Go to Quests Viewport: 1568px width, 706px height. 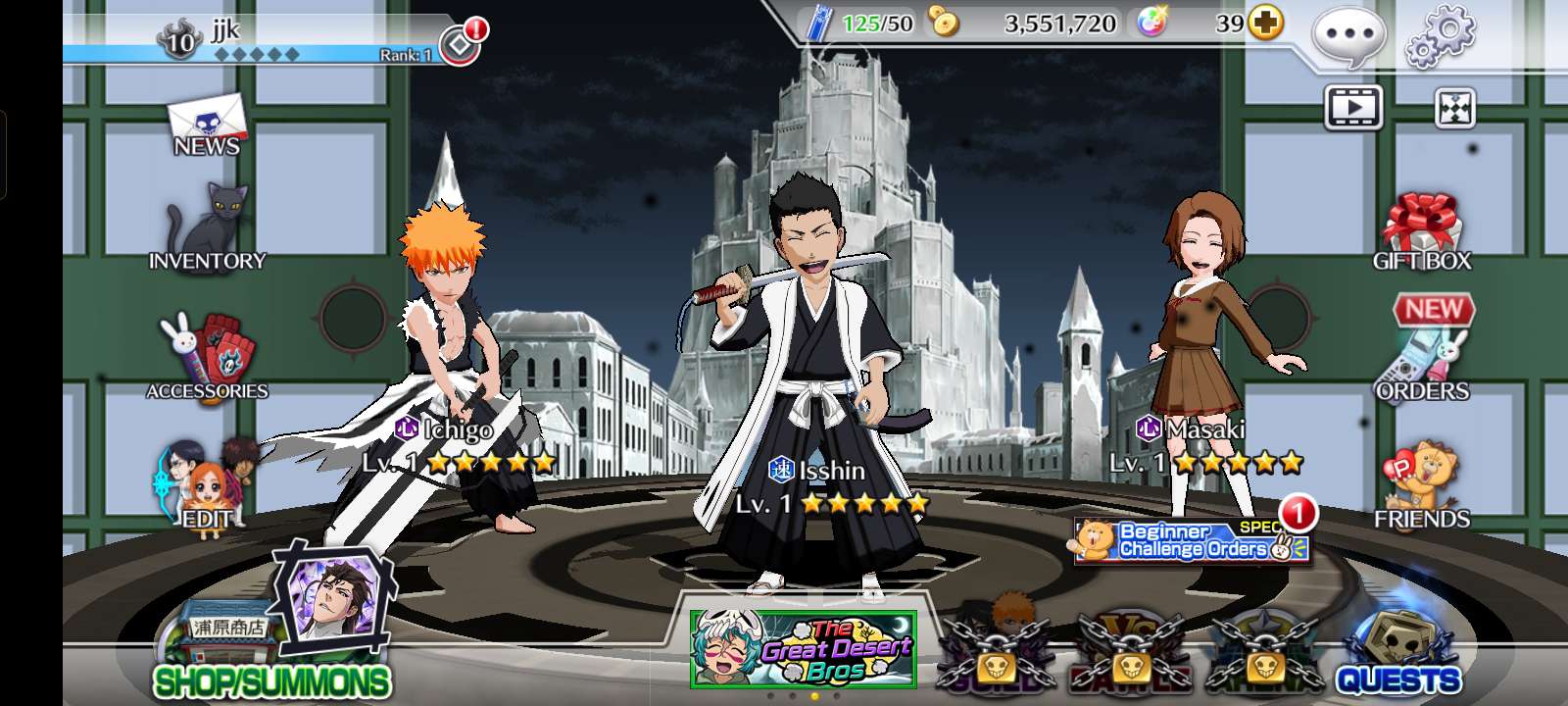[x=1397, y=653]
